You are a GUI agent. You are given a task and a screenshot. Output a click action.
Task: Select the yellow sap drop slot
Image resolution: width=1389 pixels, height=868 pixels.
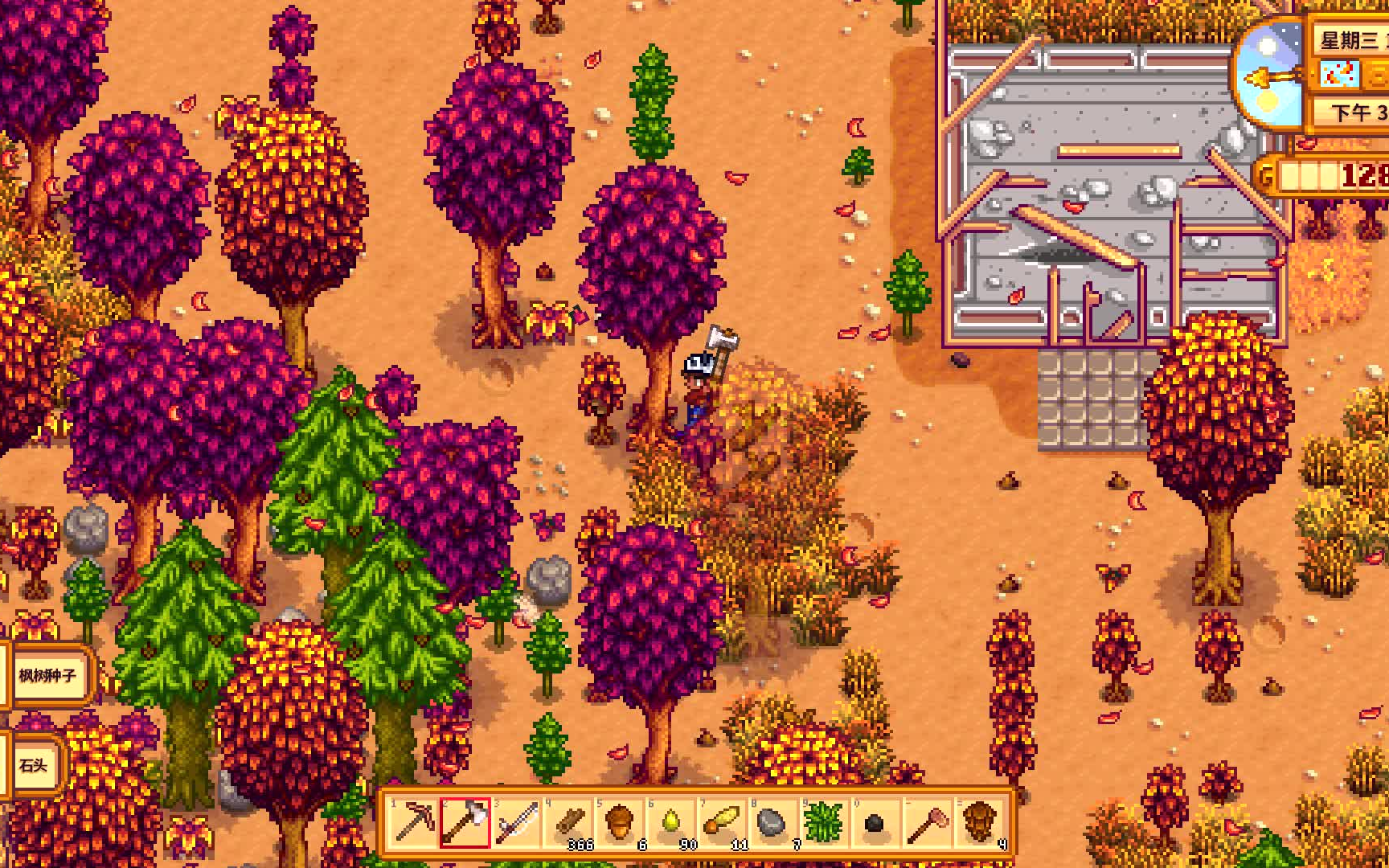pos(671,822)
